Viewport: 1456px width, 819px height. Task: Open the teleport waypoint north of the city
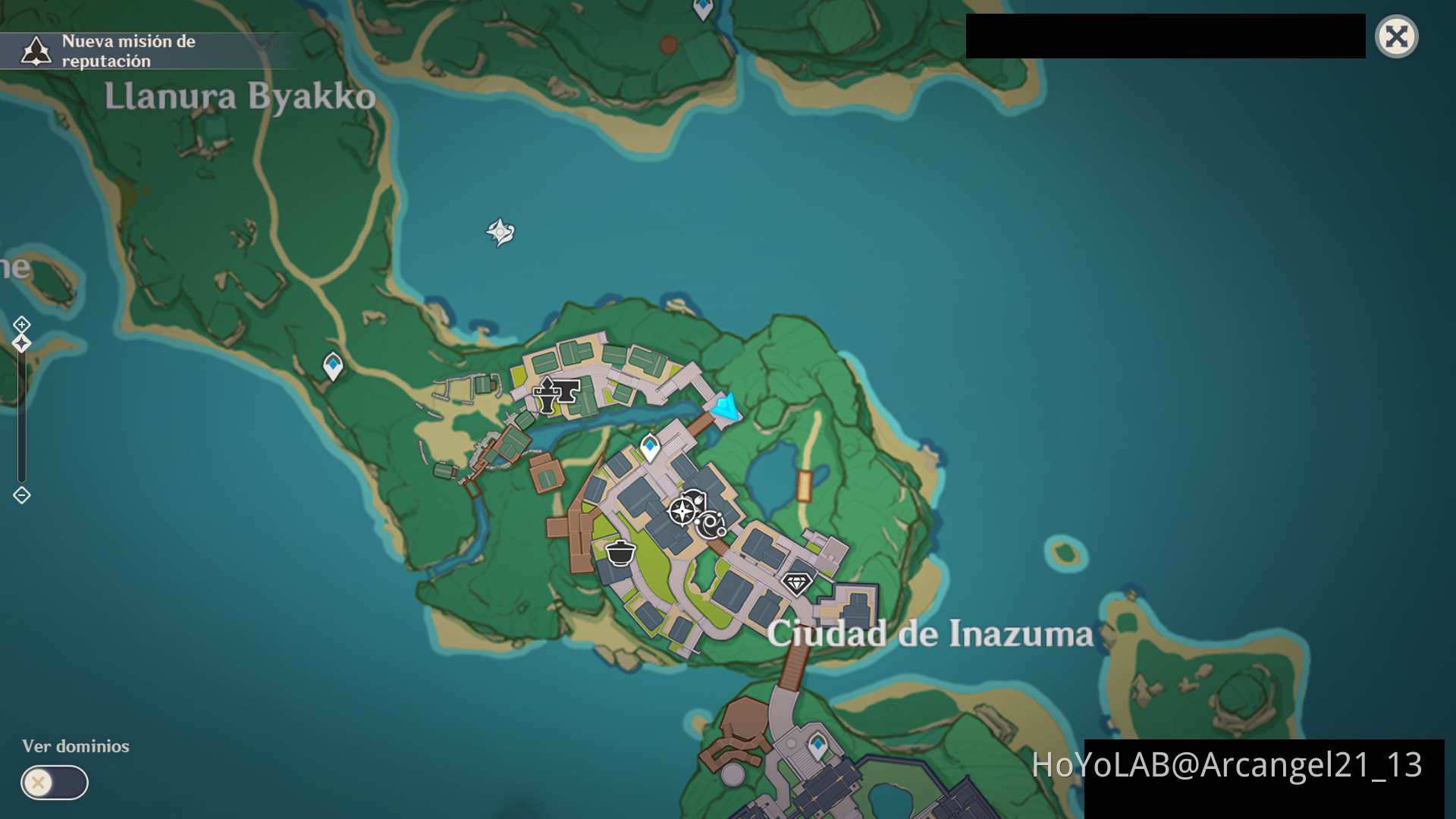coord(650,447)
